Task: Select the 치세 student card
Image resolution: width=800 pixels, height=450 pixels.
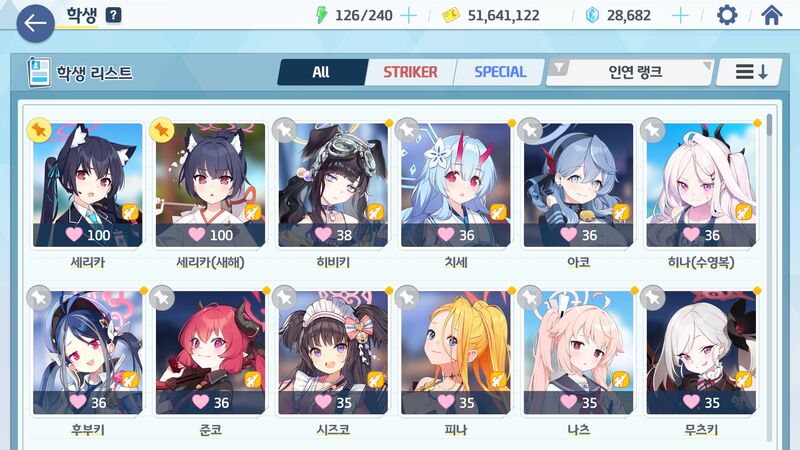Action: [x=456, y=185]
